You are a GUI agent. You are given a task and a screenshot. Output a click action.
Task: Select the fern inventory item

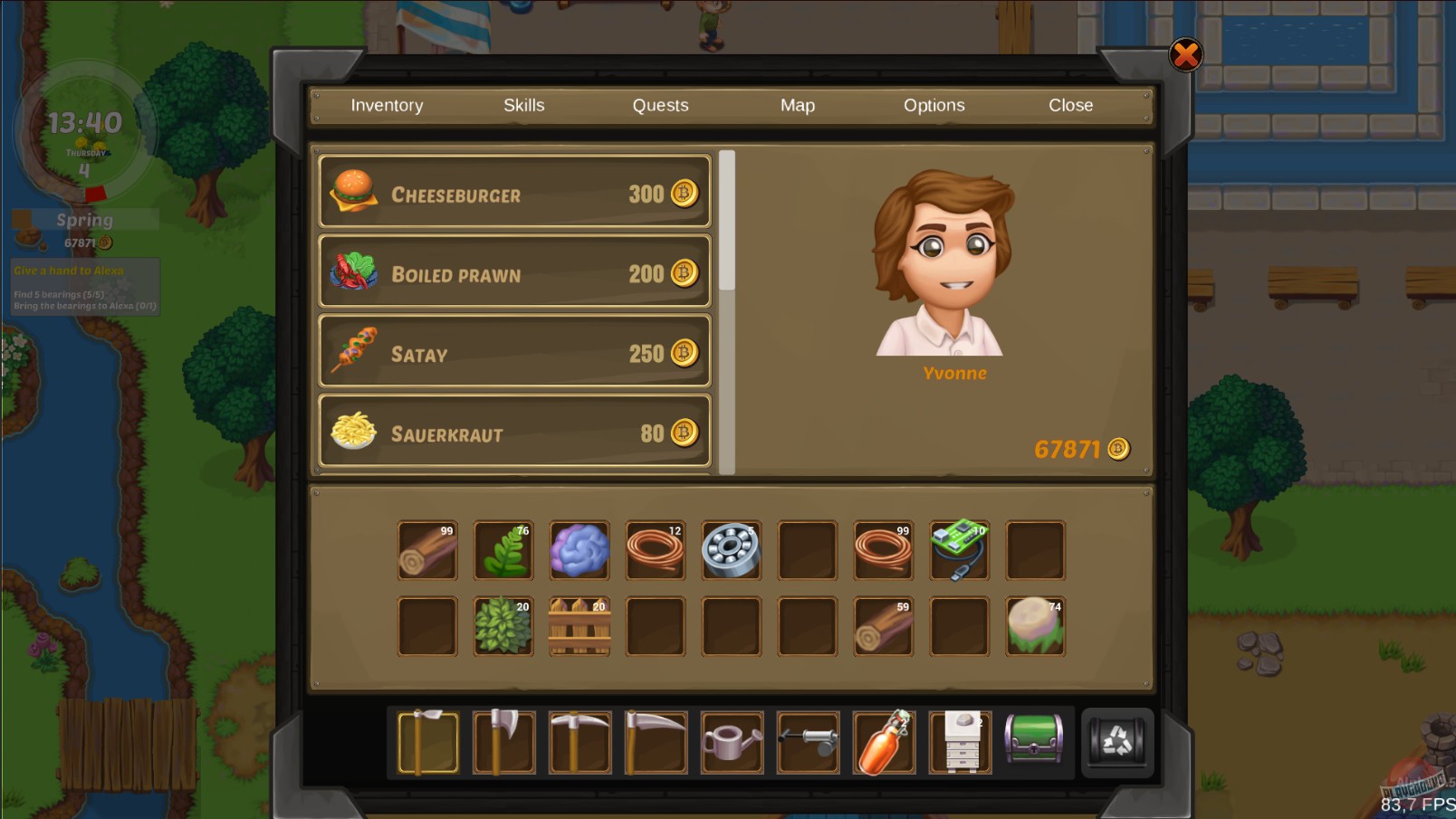[503, 548]
